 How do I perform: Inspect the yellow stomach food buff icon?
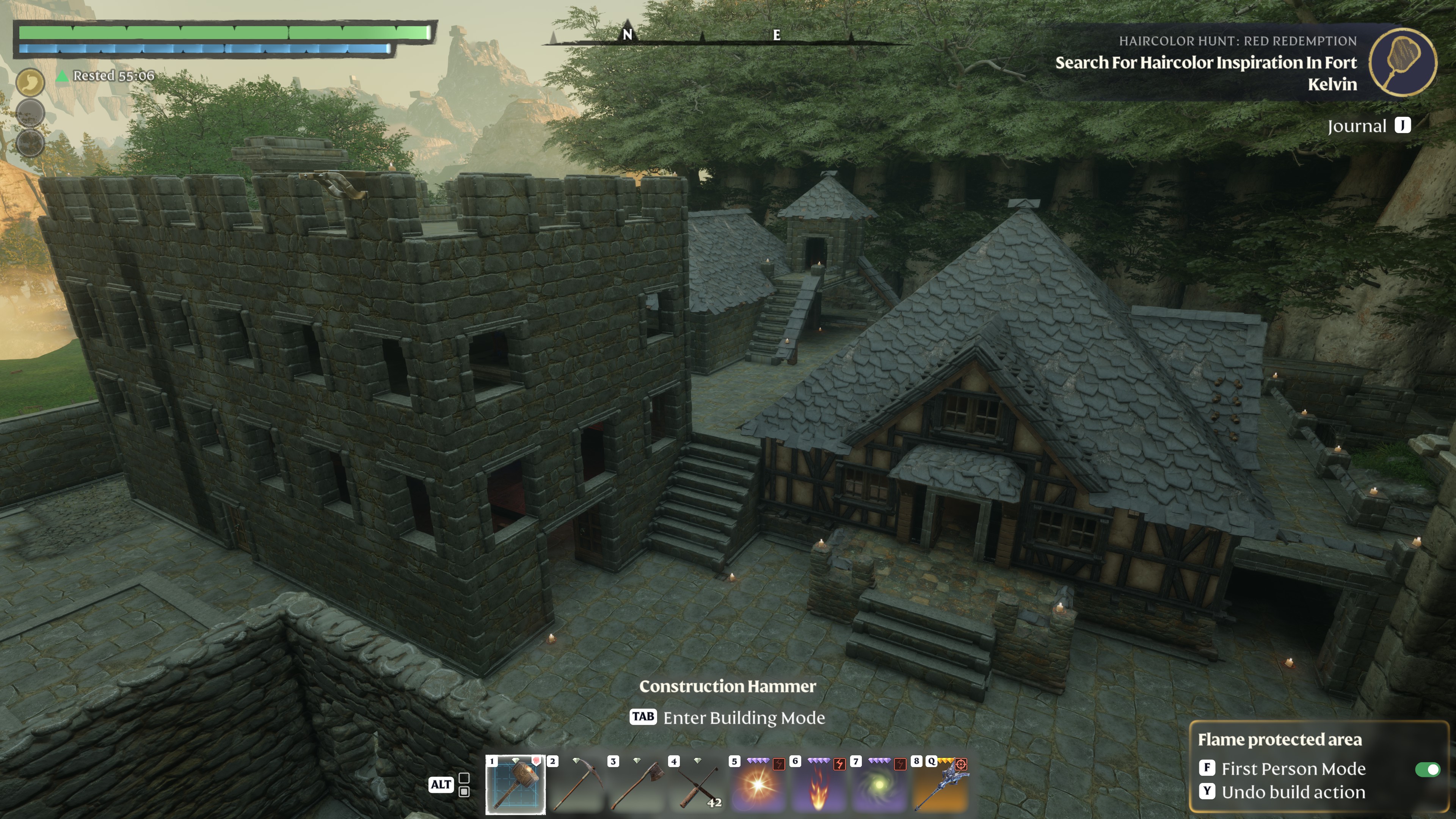pos(30,83)
